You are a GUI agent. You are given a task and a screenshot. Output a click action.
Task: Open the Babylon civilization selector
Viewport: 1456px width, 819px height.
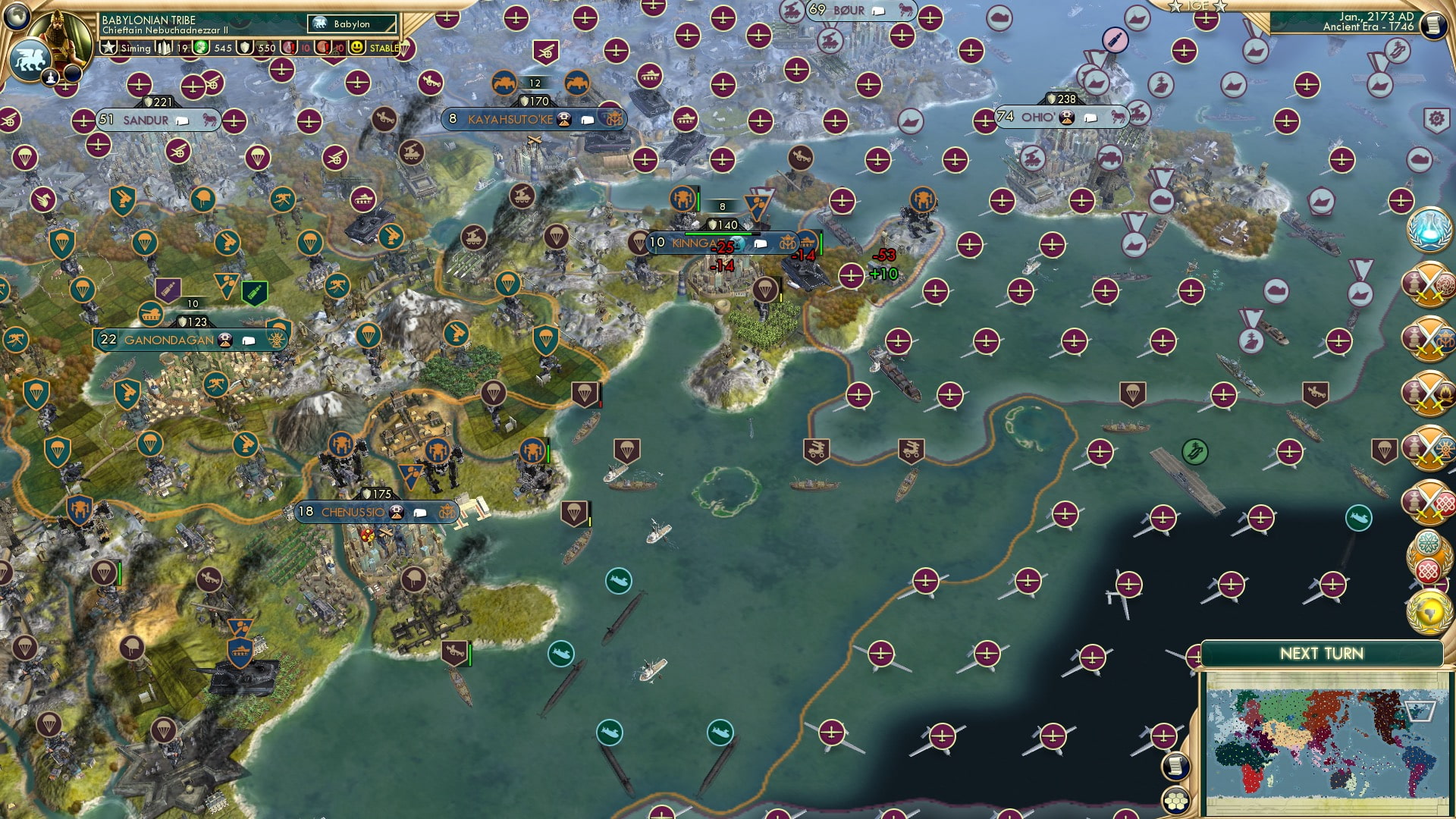tap(350, 24)
